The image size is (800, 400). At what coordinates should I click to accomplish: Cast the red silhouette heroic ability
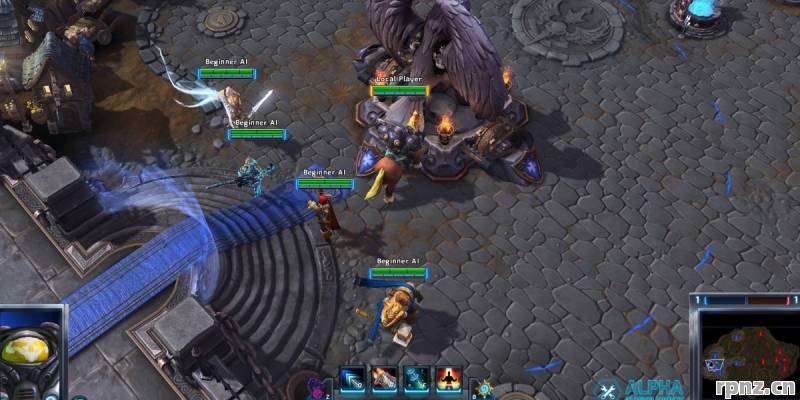coord(448,379)
